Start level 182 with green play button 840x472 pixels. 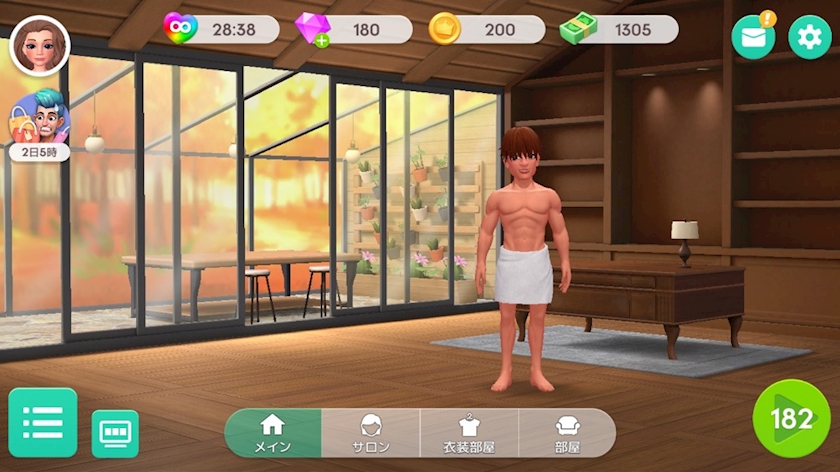click(x=791, y=419)
